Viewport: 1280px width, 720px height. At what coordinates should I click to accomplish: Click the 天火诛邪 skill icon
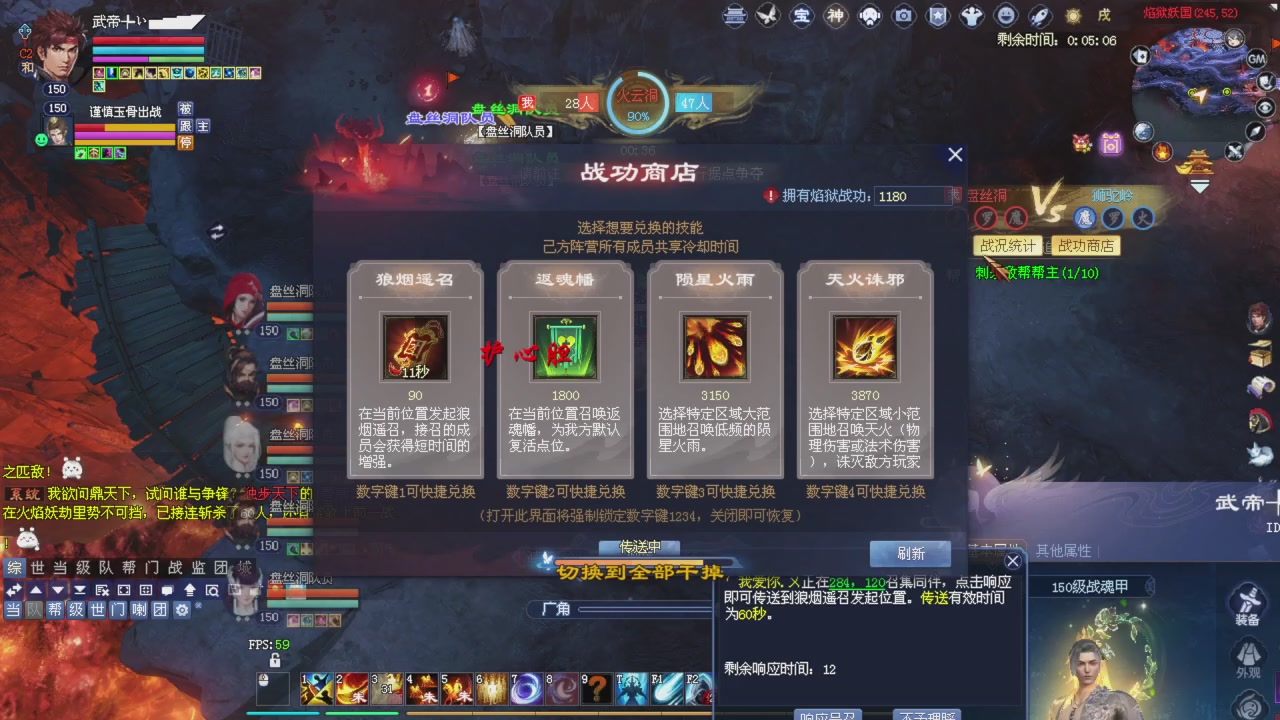(x=864, y=348)
